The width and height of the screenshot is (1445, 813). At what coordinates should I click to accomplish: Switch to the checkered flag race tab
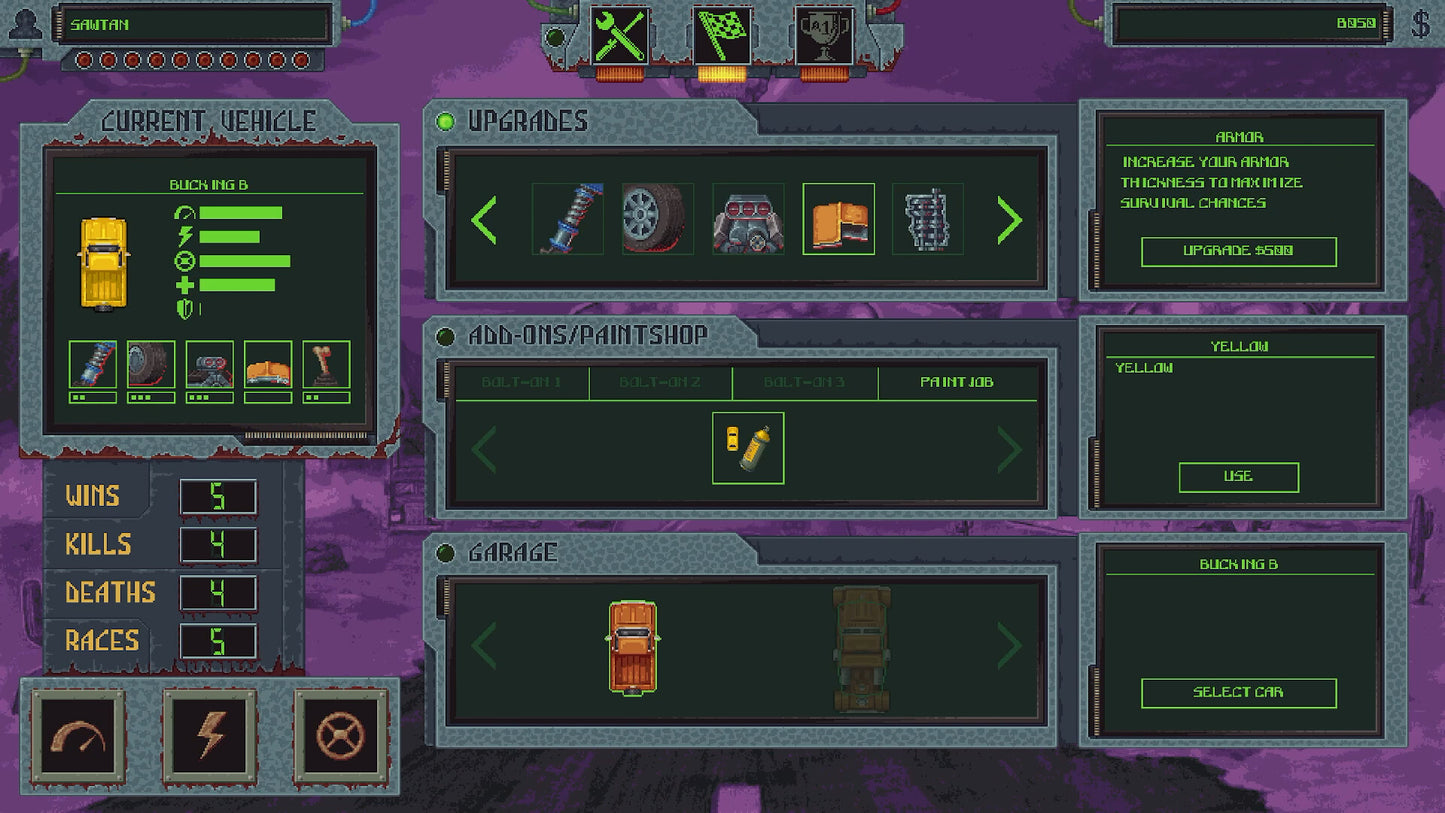pyautogui.click(x=723, y=36)
